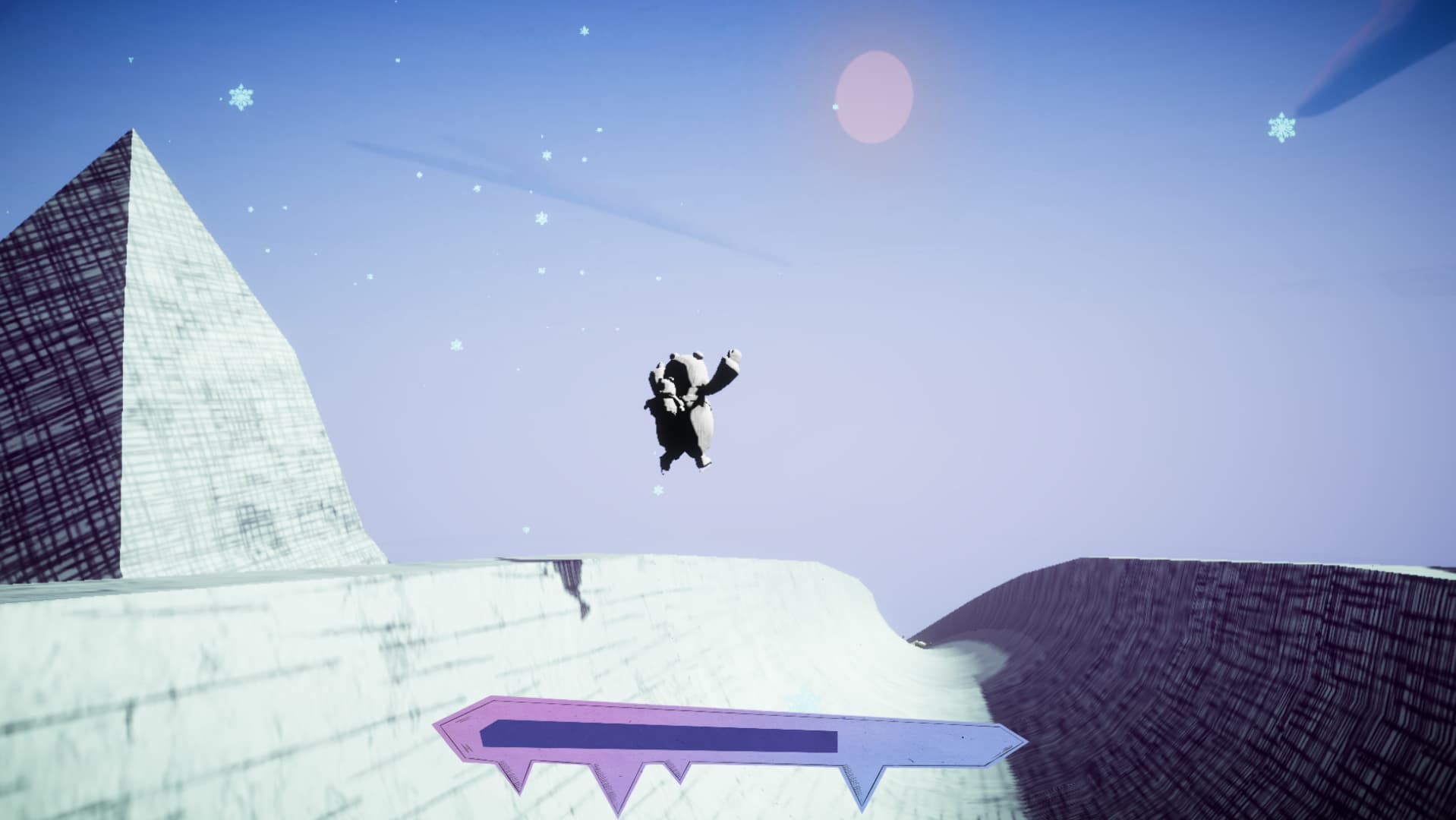Select the snowflake beside the boost gauge
Screen dimensions: 1456x820
[801, 697]
